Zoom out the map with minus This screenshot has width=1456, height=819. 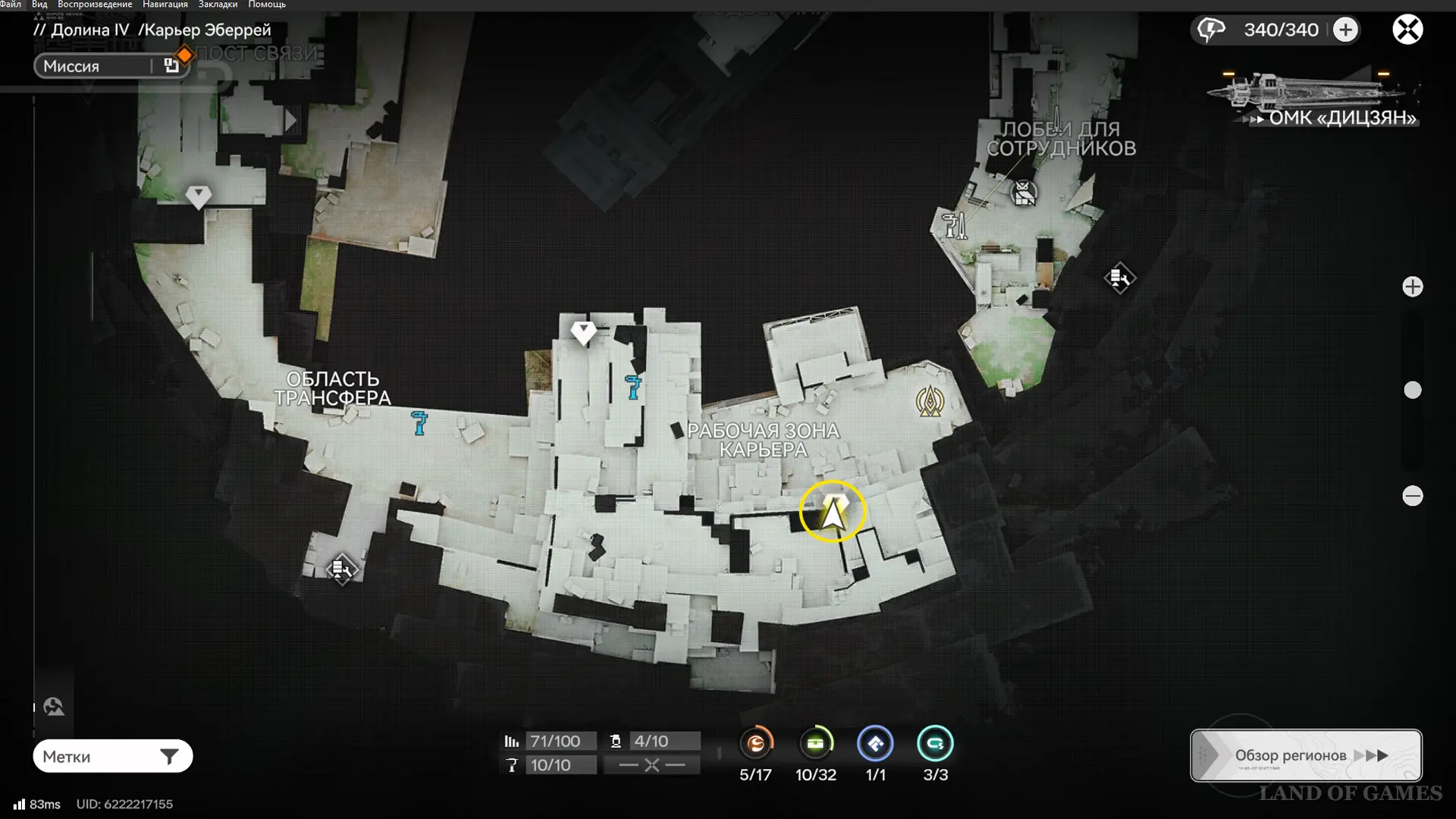pyautogui.click(x=1412, y=496)
